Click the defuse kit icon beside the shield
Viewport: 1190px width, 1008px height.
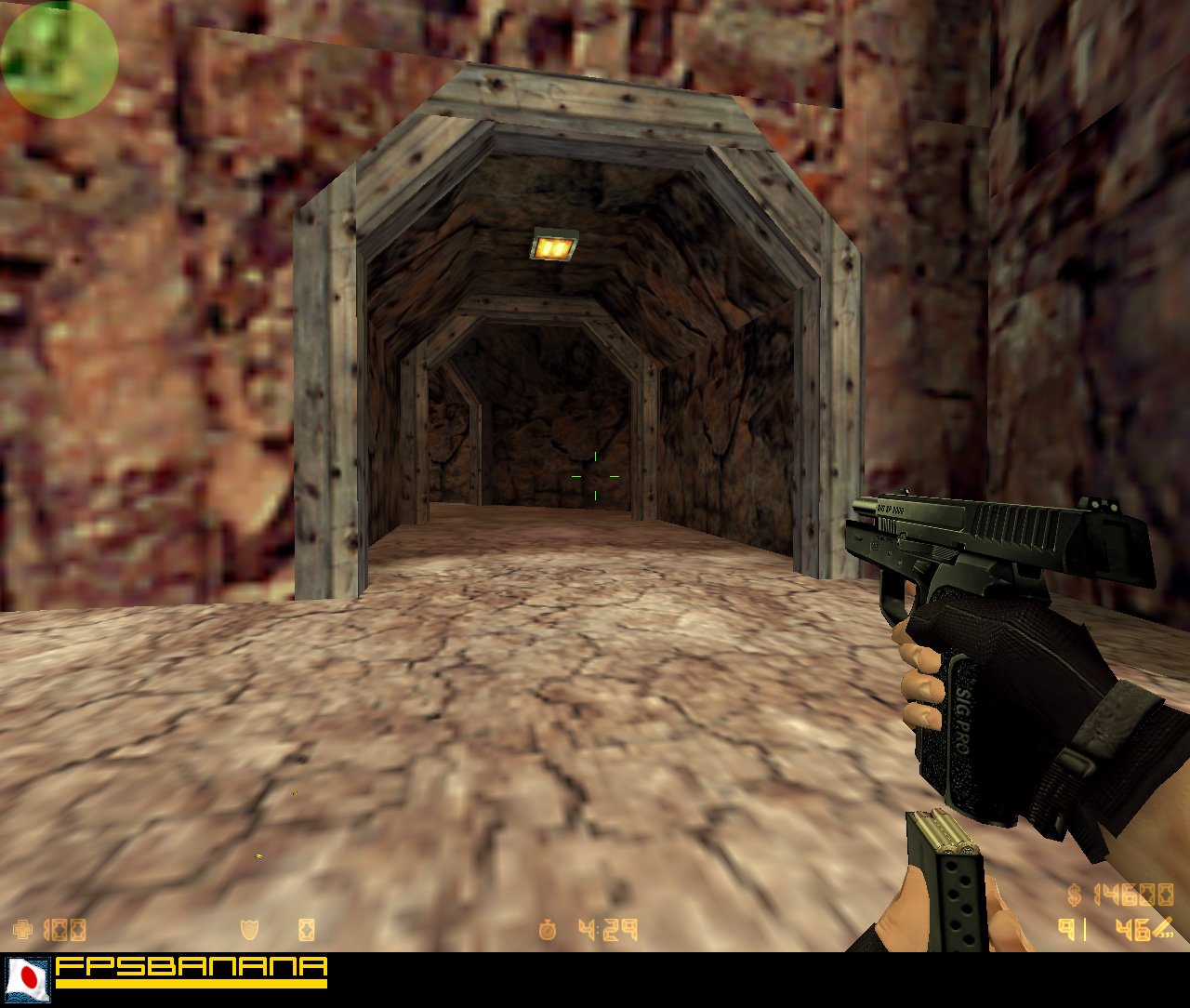pyautogui.click(x=307, y=927)
